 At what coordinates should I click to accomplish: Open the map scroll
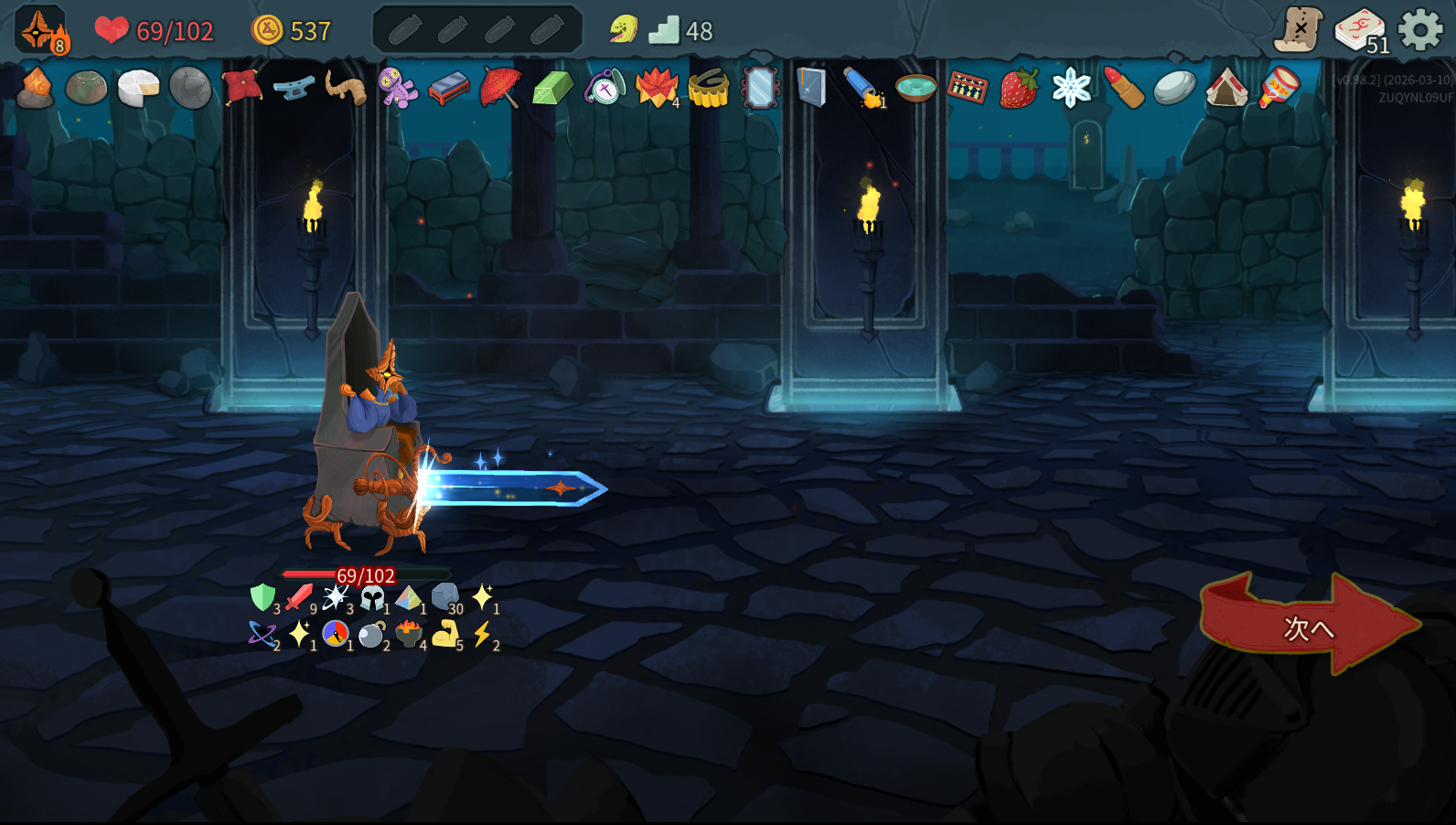click(1299, 30)
